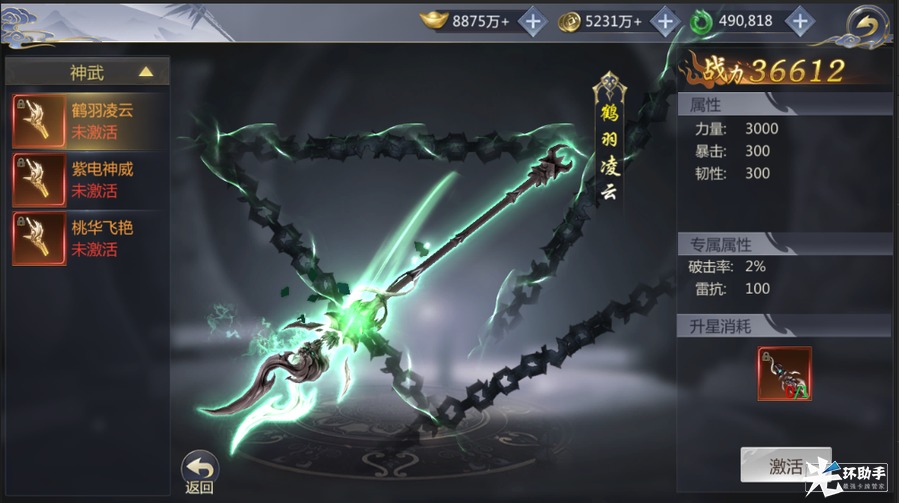Click the golden return arrow at top right
The height and width of the screenshot is (503, 899).
coord(867,24)
